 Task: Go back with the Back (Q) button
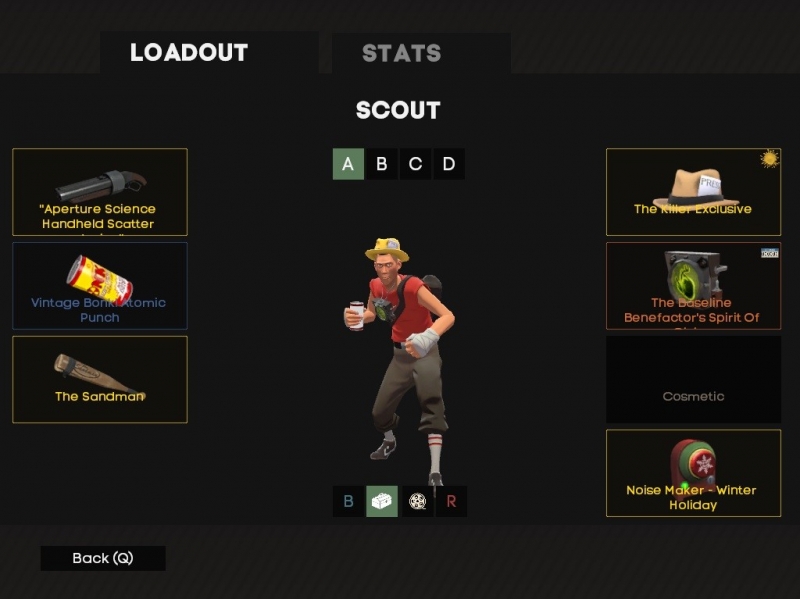(103, 558)
